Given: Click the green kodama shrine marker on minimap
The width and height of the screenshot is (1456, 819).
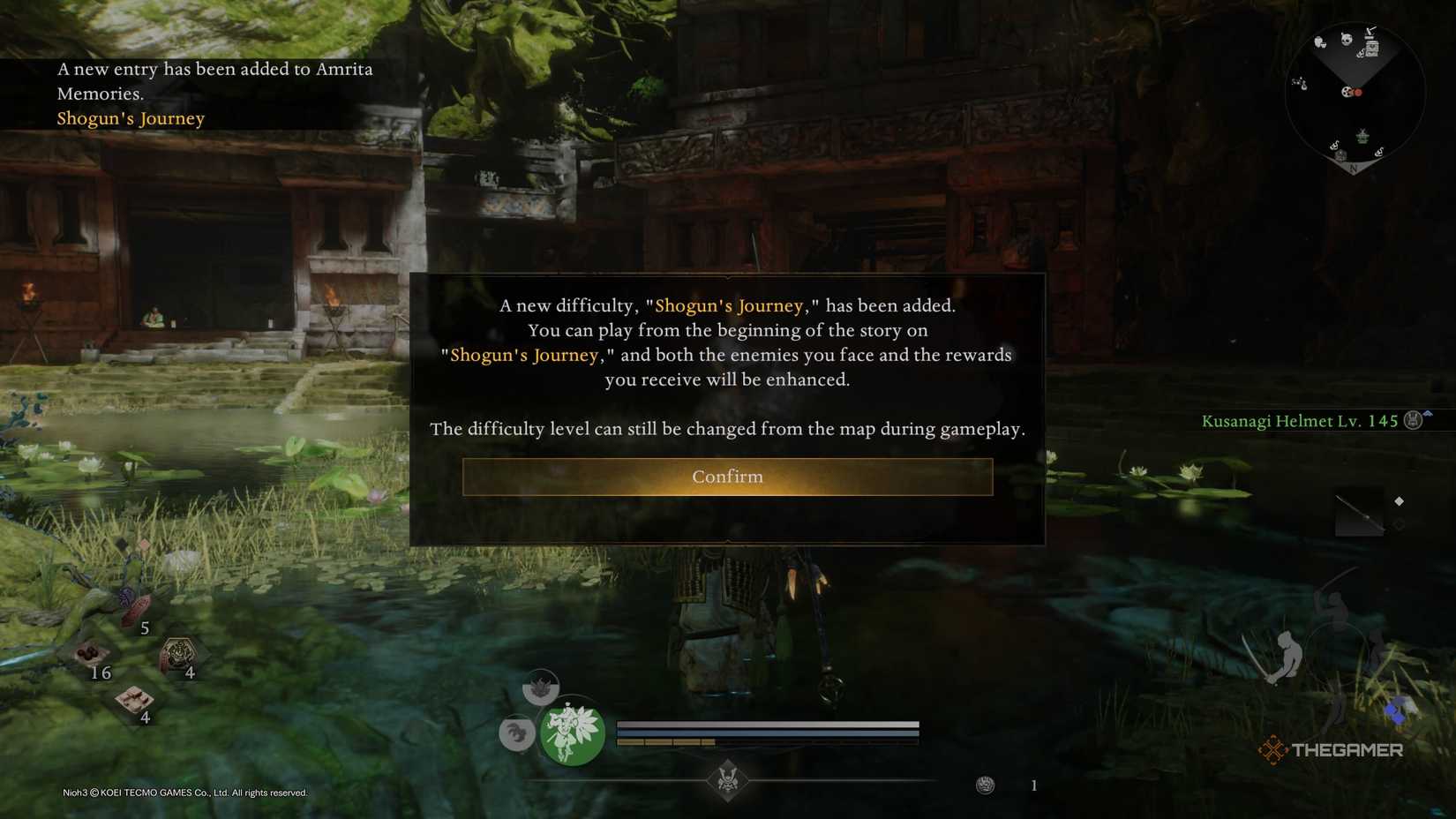Looking at the screenshot, I should tap(1362, 136).
